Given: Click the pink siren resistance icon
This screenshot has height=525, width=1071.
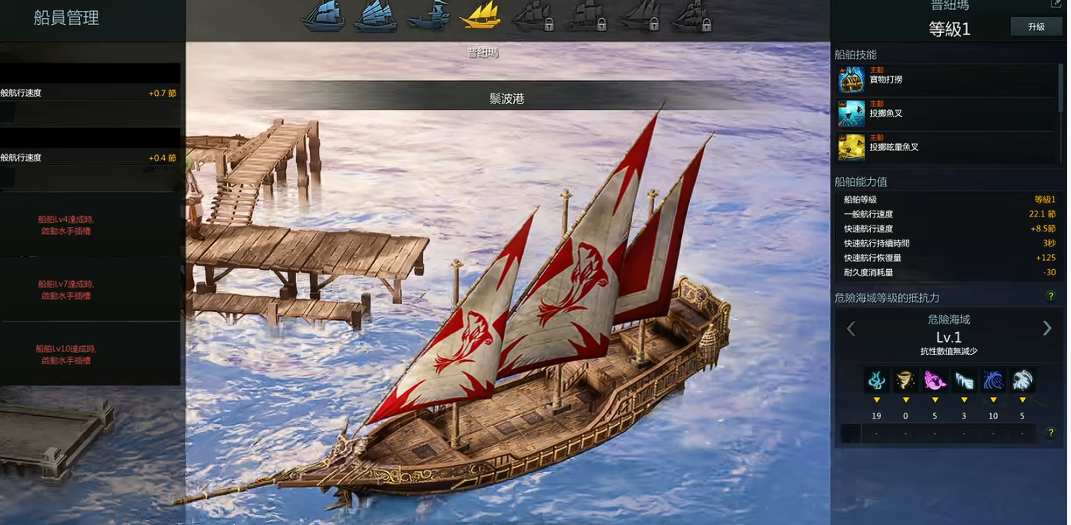Looking at the screenshot, I should [935, 380].
